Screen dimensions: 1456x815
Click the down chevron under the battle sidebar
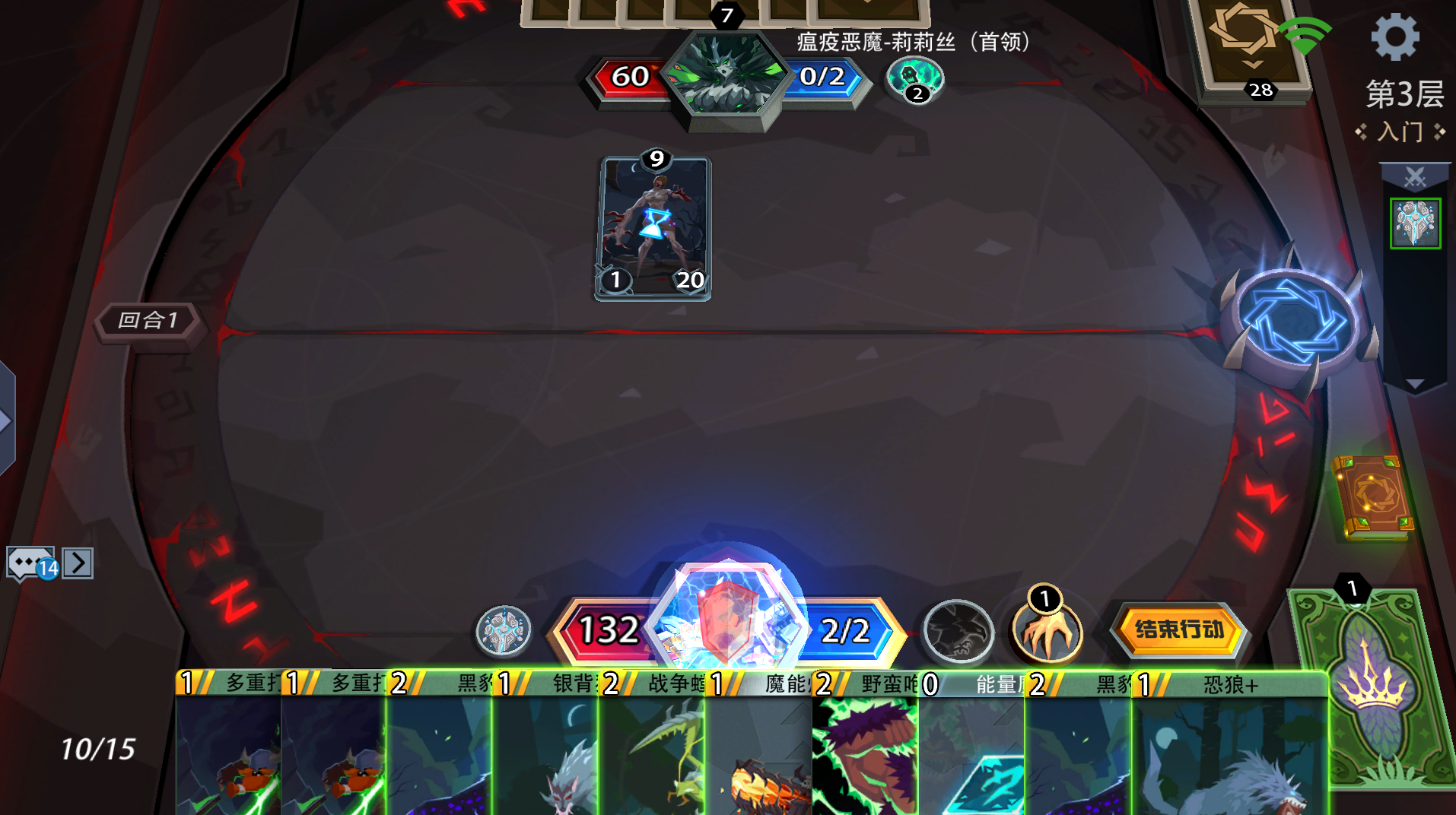1416,385
